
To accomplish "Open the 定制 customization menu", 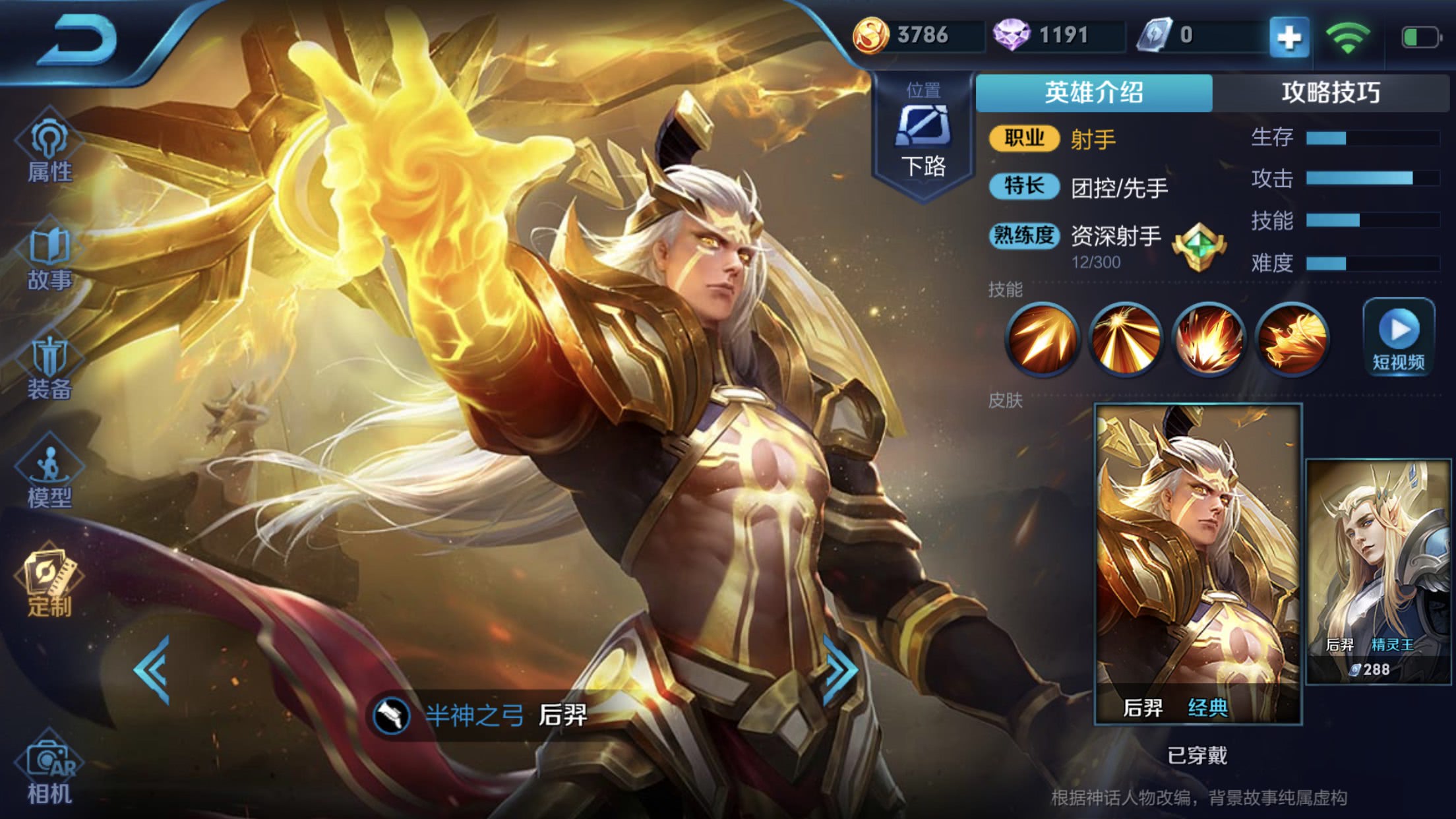I will click(x=49, y=583).
